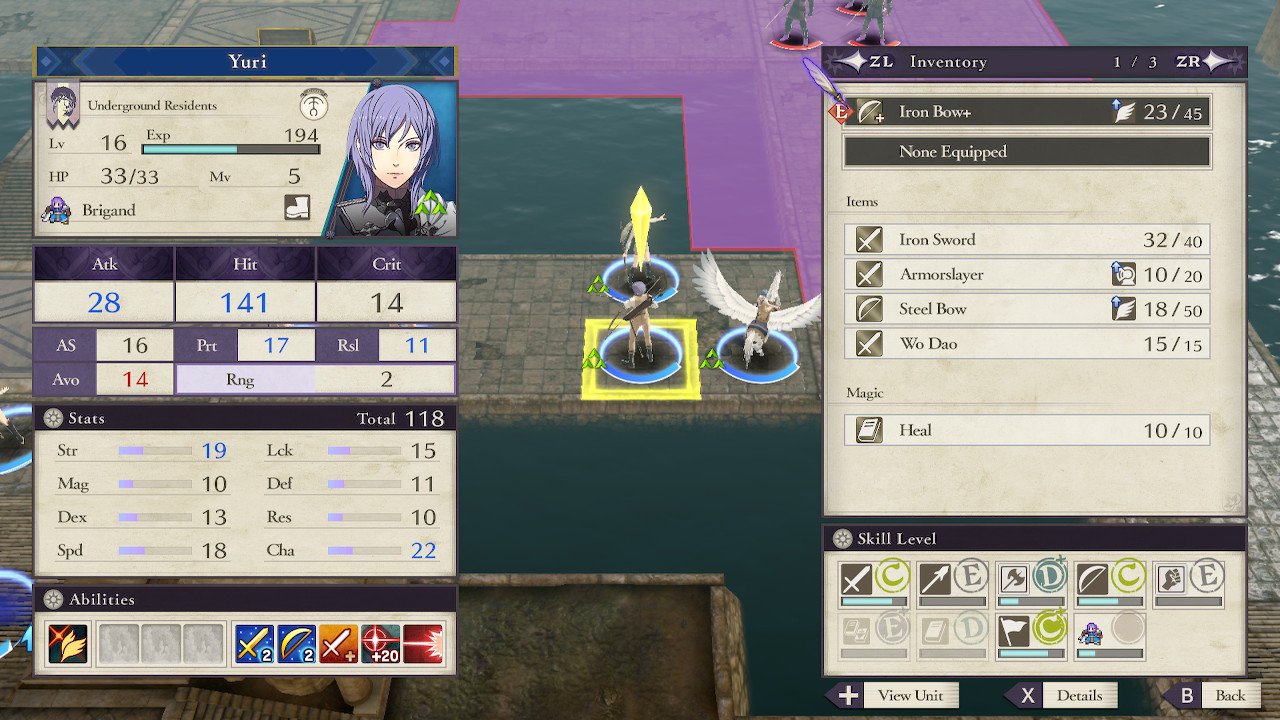Image resolution: width=1280 pixels, height=720 pixels.
Task: Inspect the orange sword-plus ability icon
Action: pyautogui.click(x=339, y=645)
